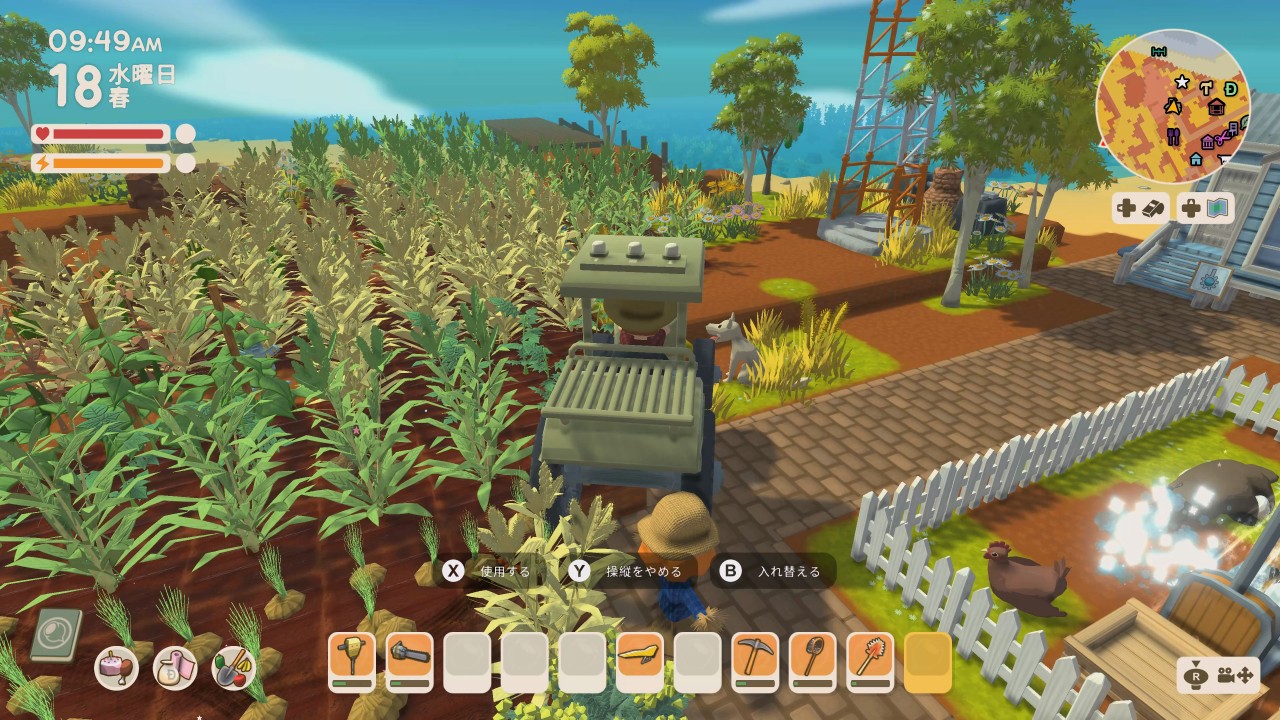Choose the yellow hang glider slot
1280x720 pixels.
click(640, 661)
